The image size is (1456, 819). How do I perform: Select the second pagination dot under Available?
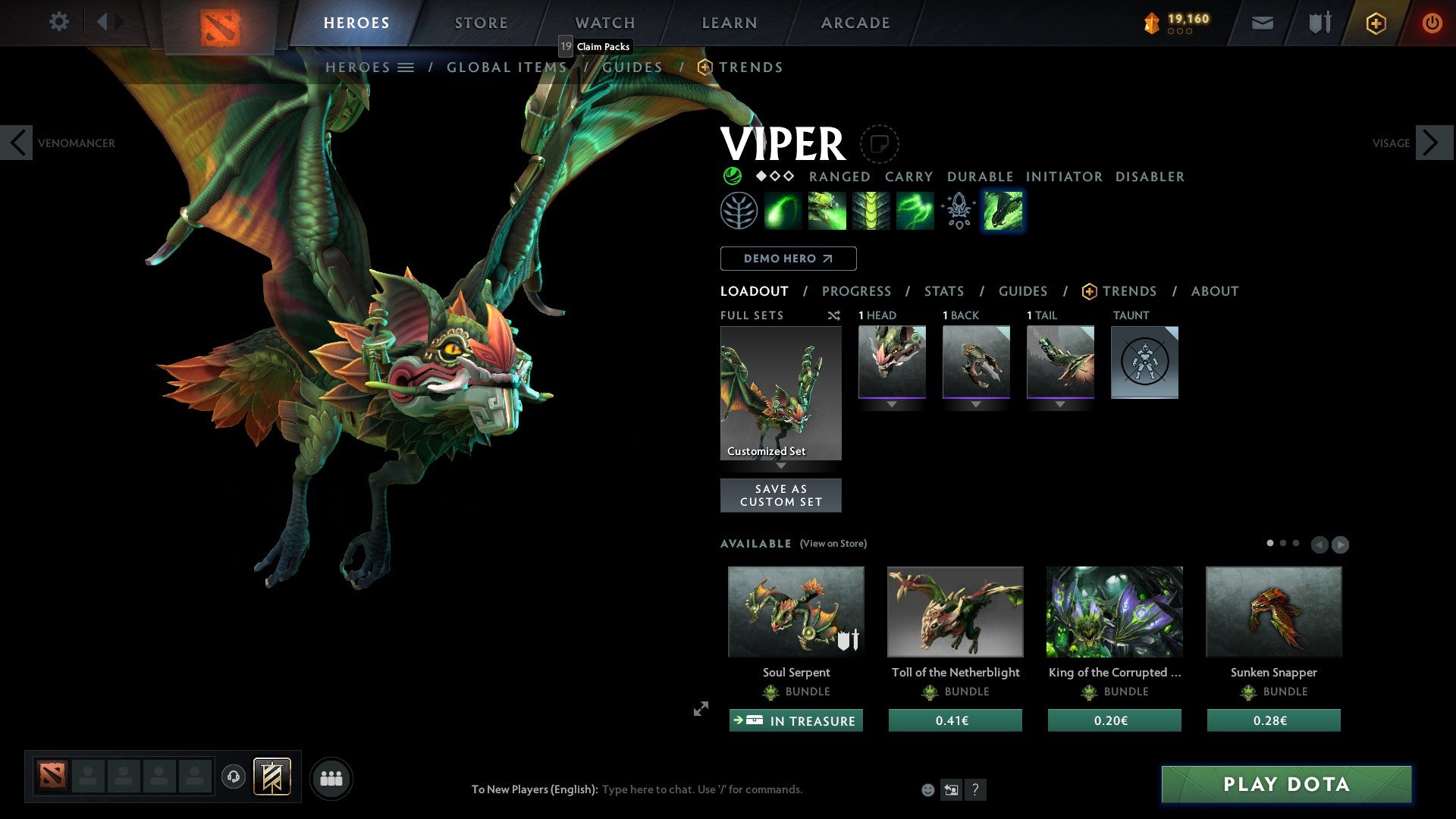1283,543
